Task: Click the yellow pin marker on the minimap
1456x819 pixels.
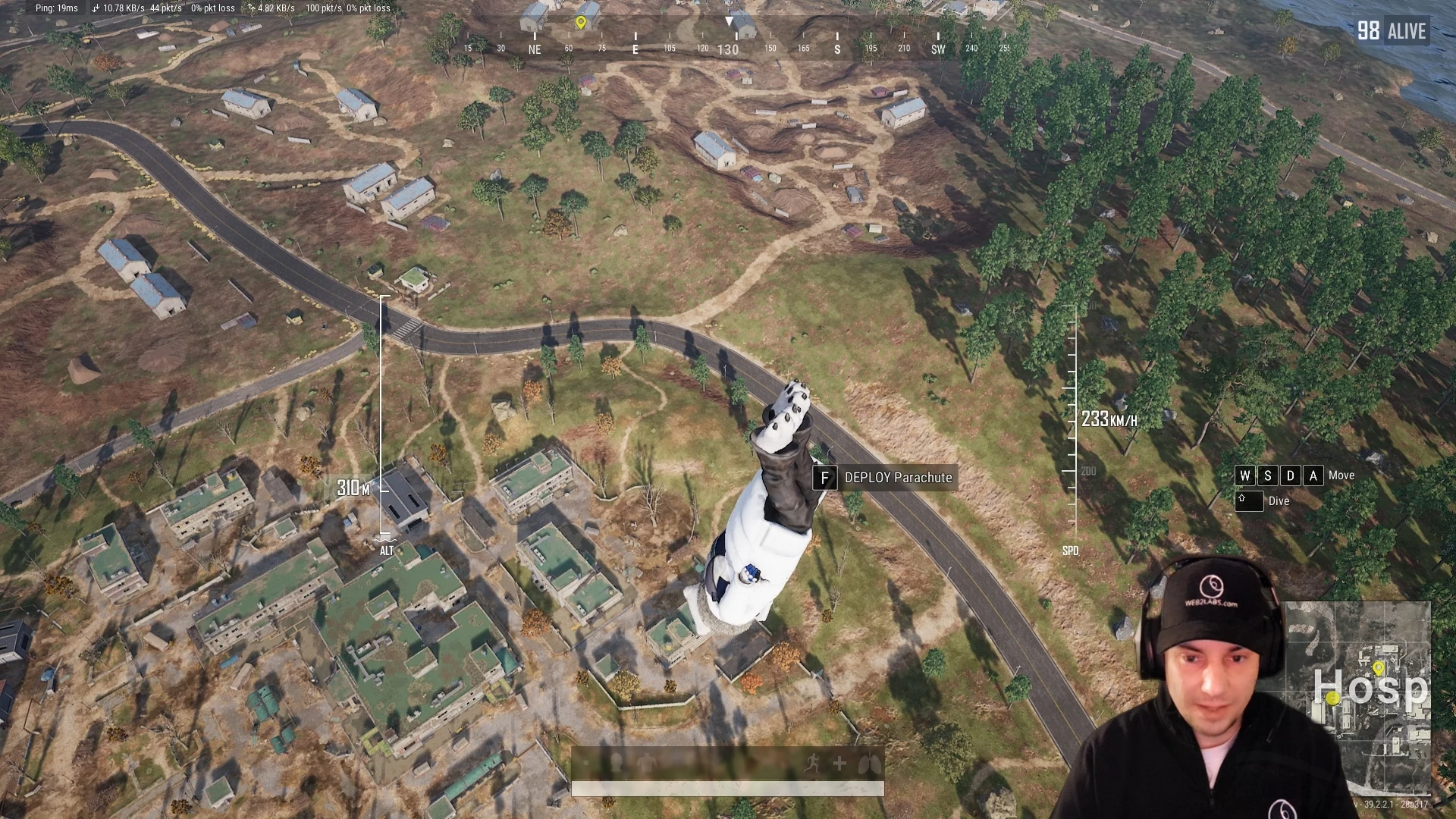Action: pyautogui.click(x=1378, y=668)
